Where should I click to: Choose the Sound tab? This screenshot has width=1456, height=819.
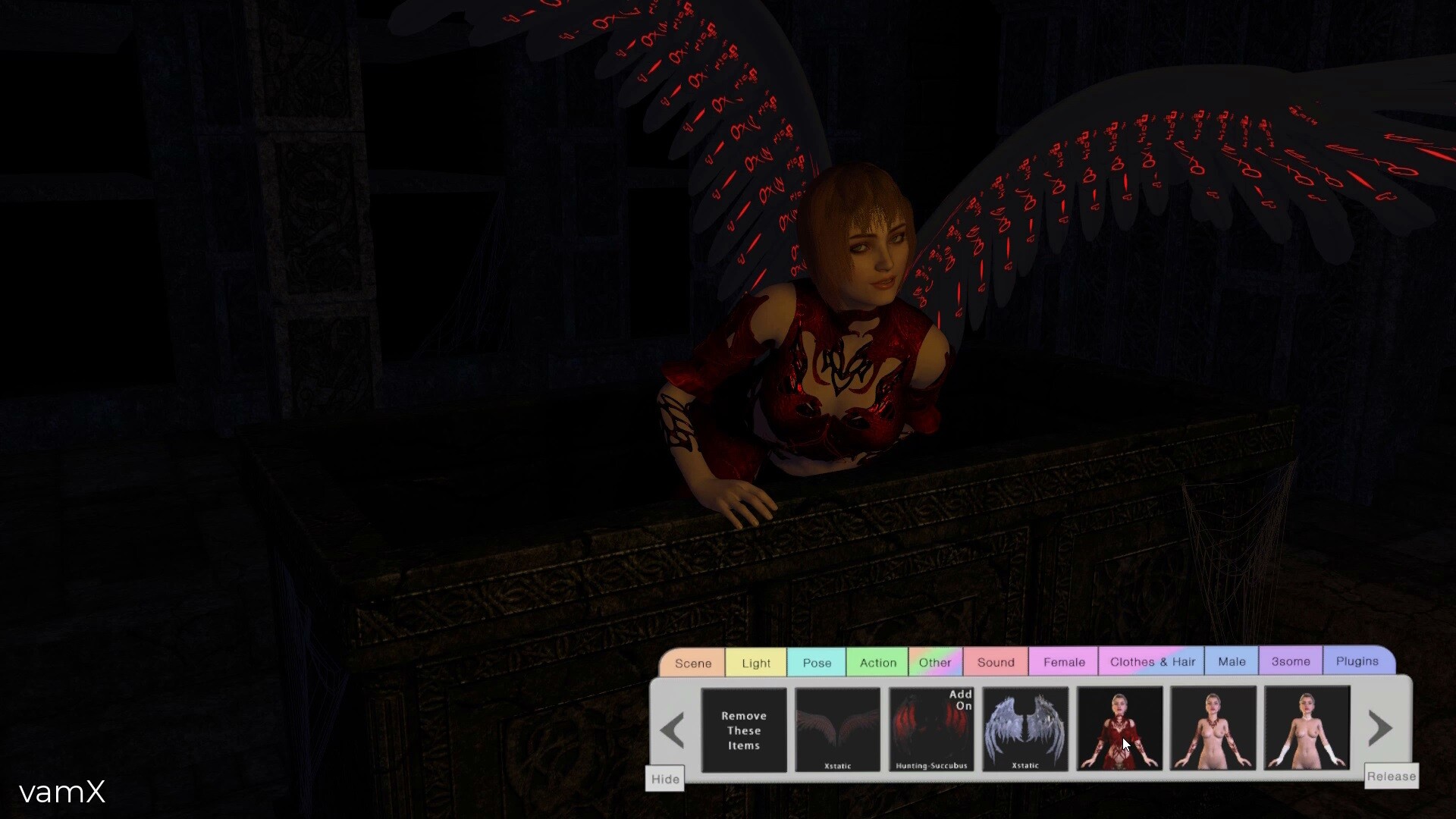pyautogui.click(x=996, y=663)
